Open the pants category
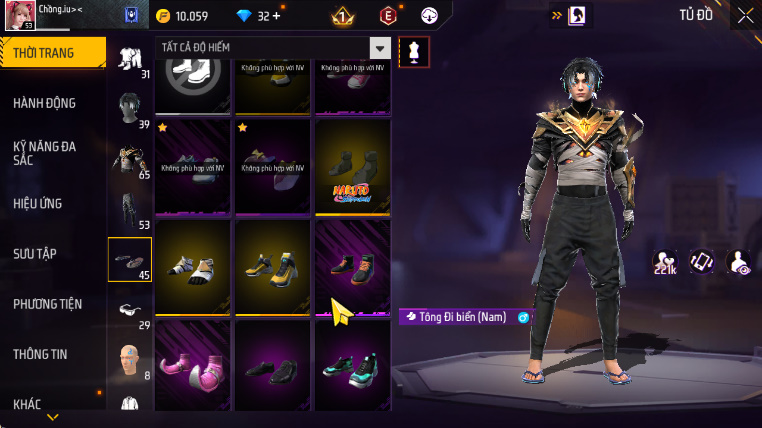 pos(130,210)
